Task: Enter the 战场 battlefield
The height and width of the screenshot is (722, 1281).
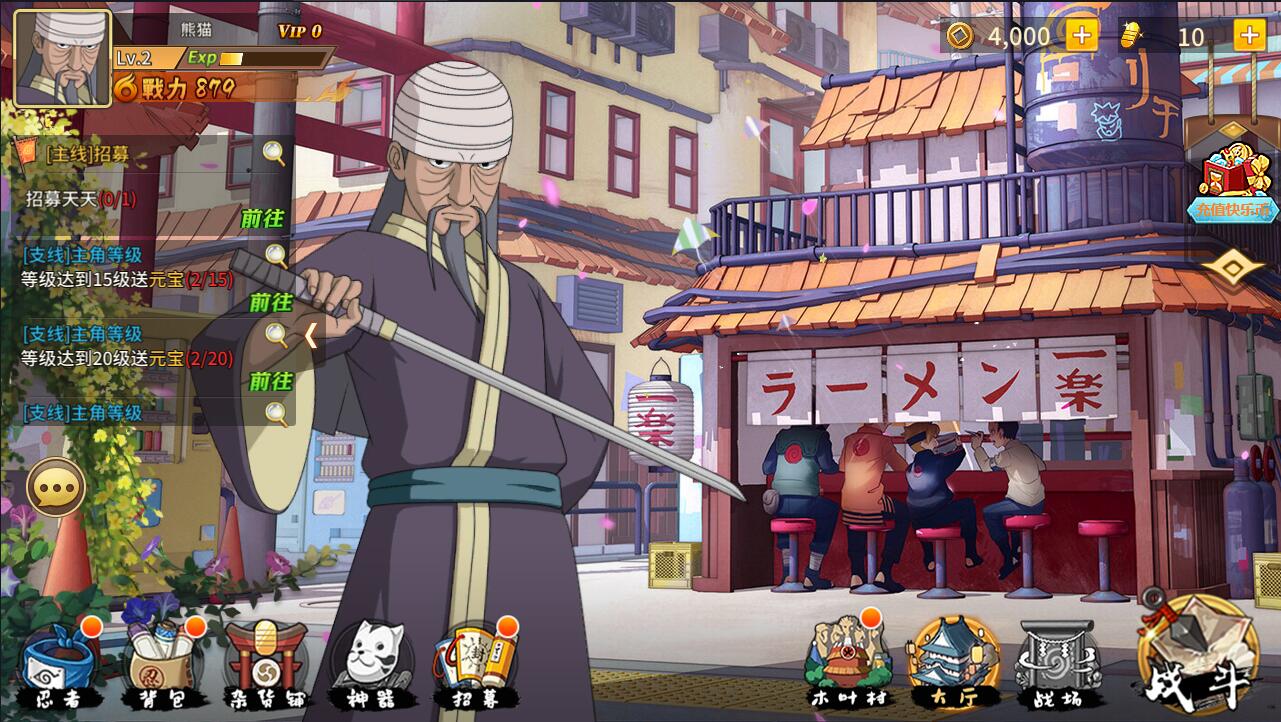Action: tap(1058, 662)
